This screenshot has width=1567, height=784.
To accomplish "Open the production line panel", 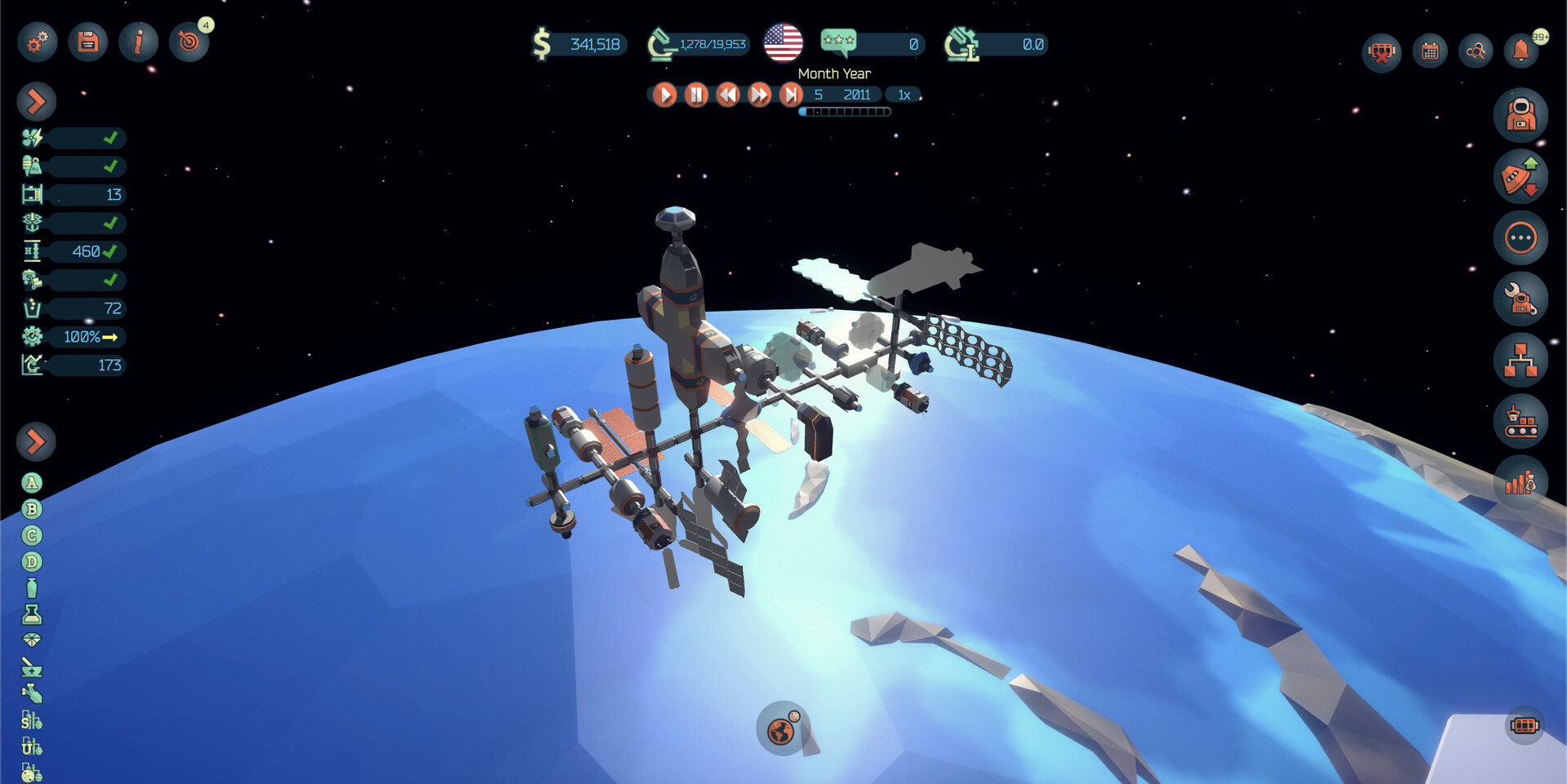I will [x=1523, y=422].
